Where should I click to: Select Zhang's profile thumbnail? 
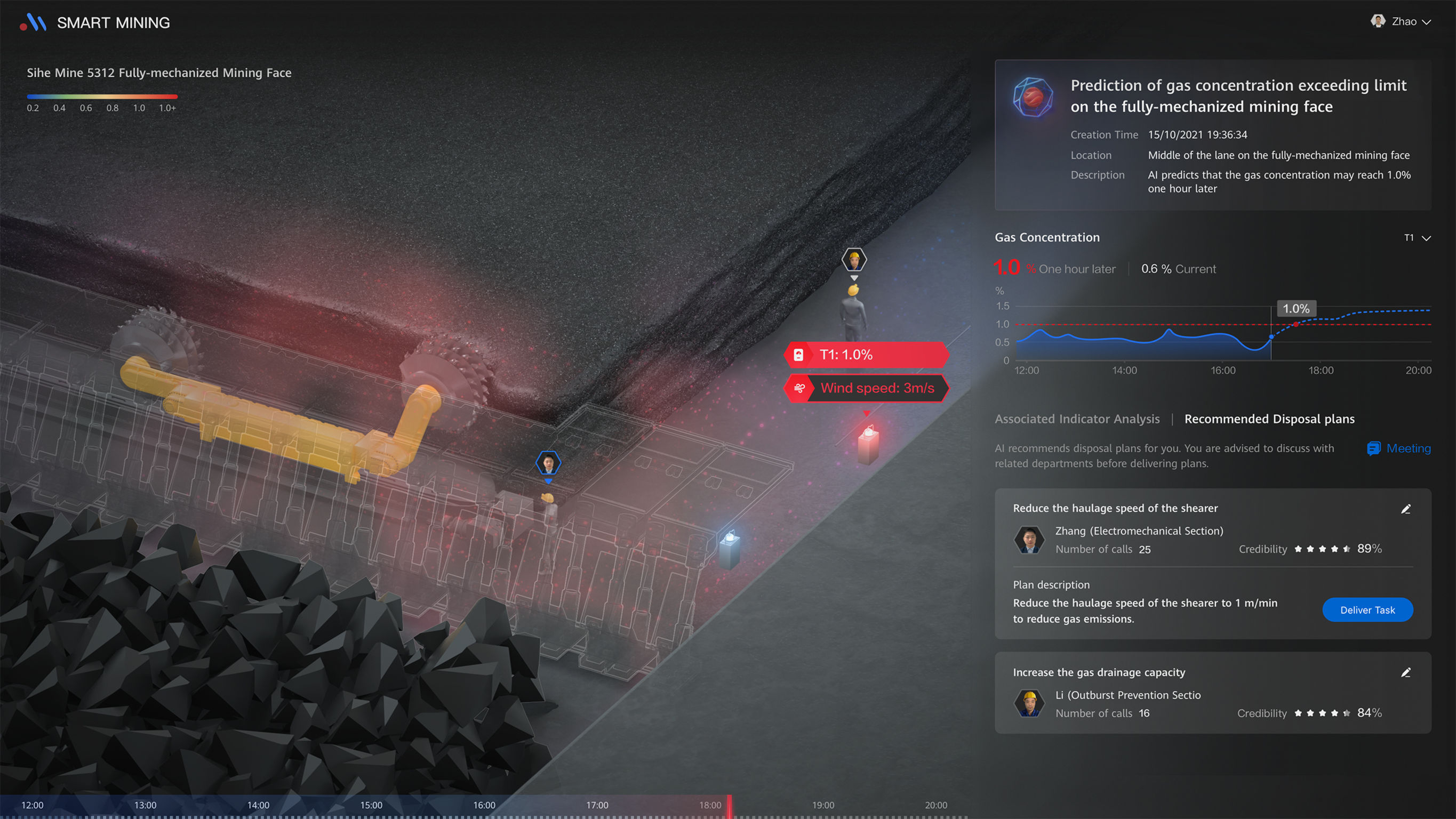click(x=1029, y=540)
